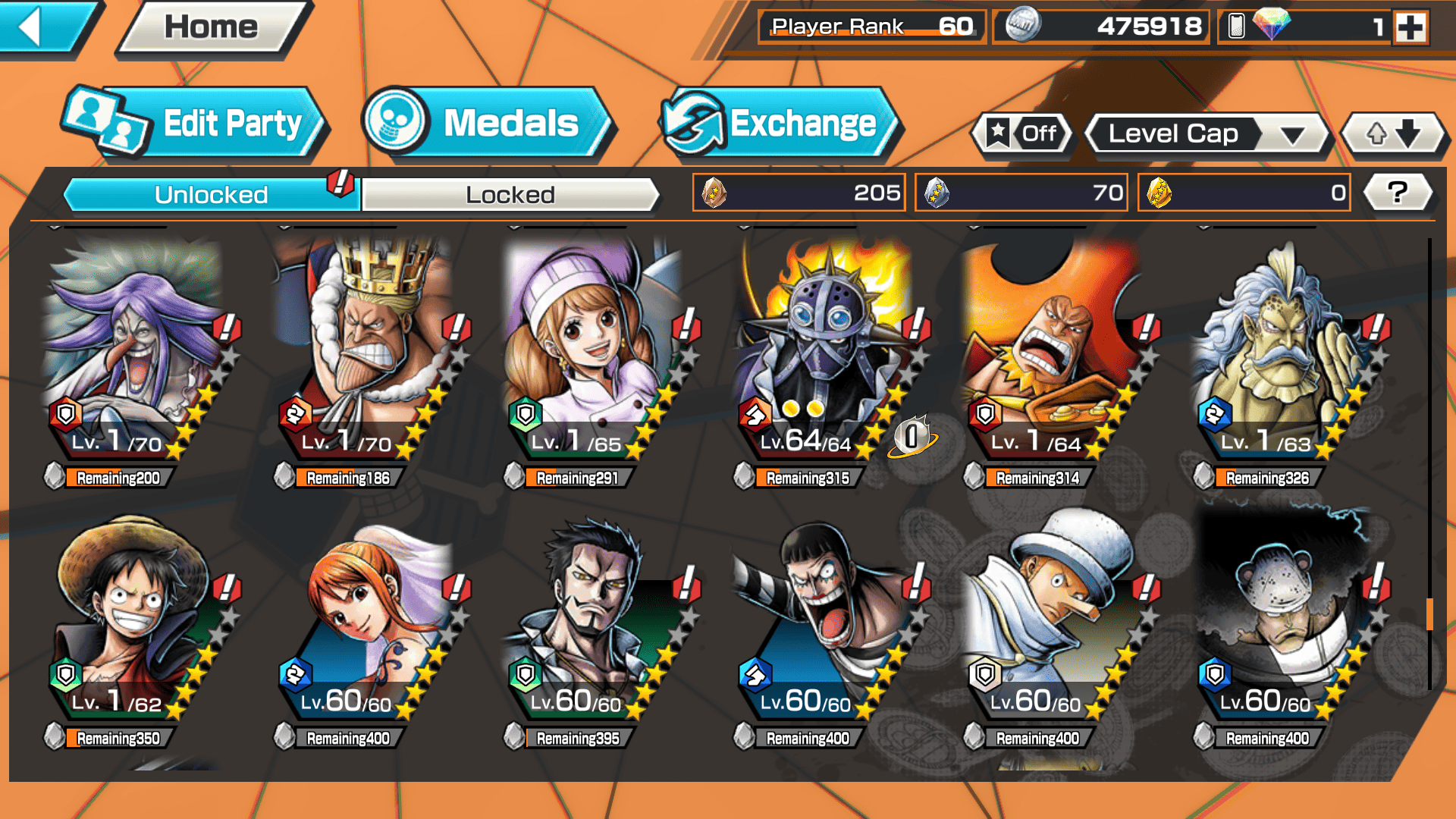Add rainbow diamonds with the plus button
Image resolution: width=1456 pixels, height=819 pixels.
(1410, 28)
